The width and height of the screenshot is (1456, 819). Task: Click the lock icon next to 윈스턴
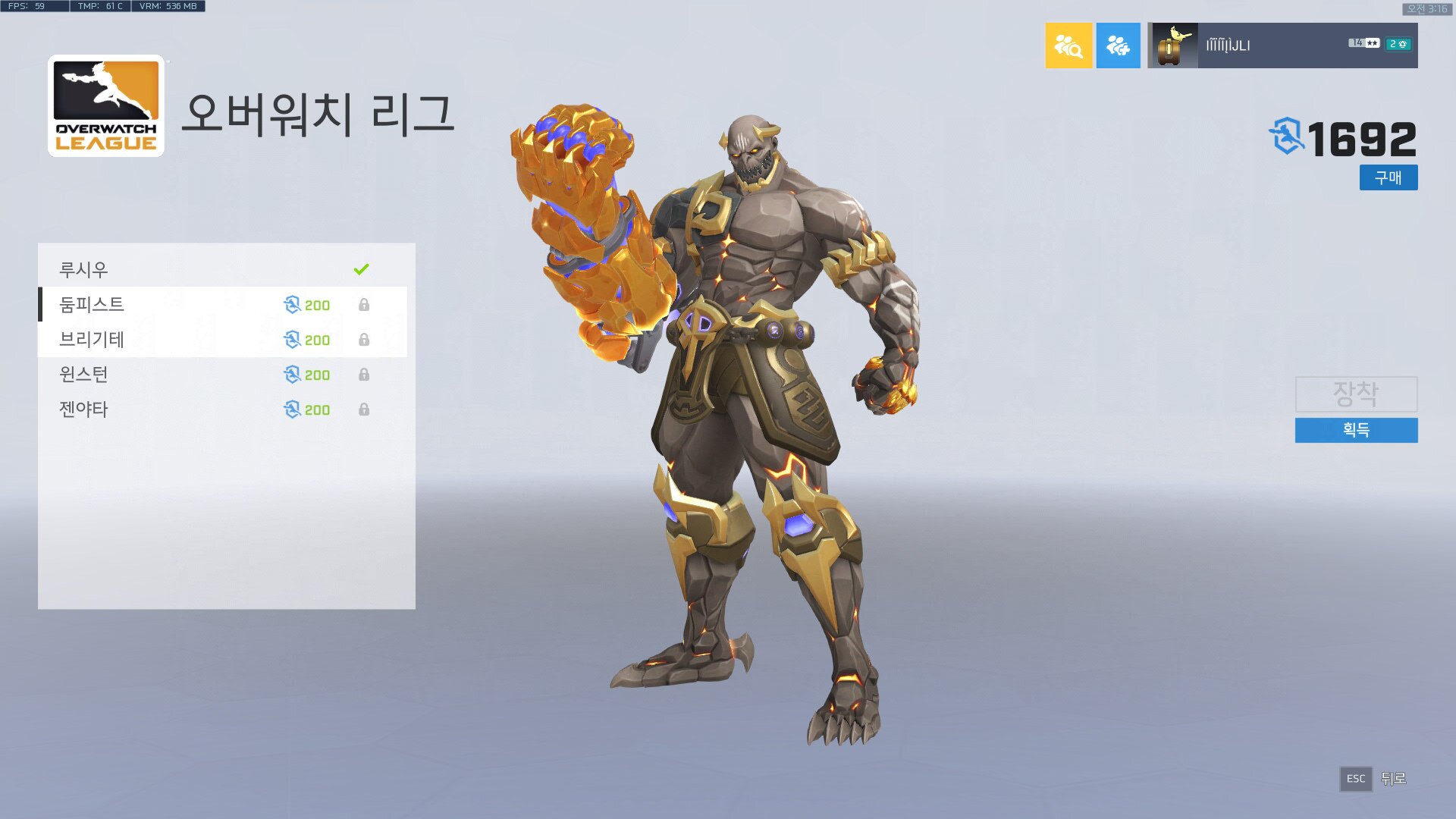point(365,375)
